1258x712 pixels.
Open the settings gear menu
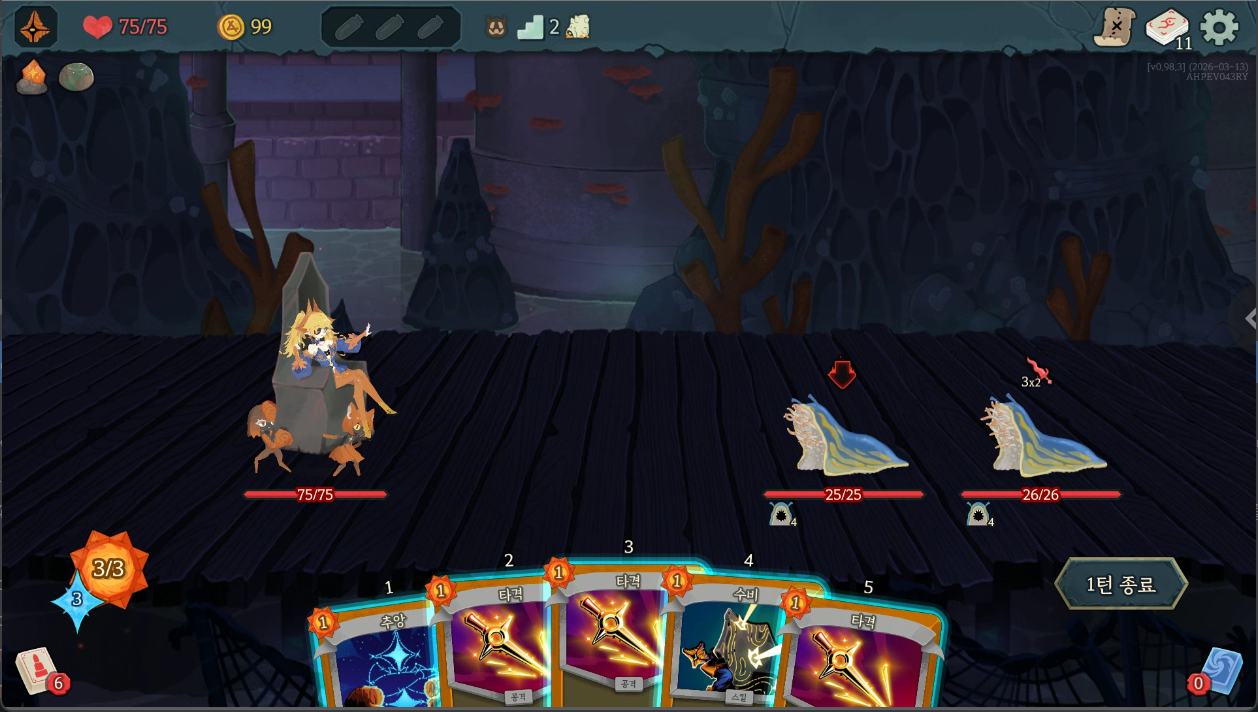click(1219, 27)
